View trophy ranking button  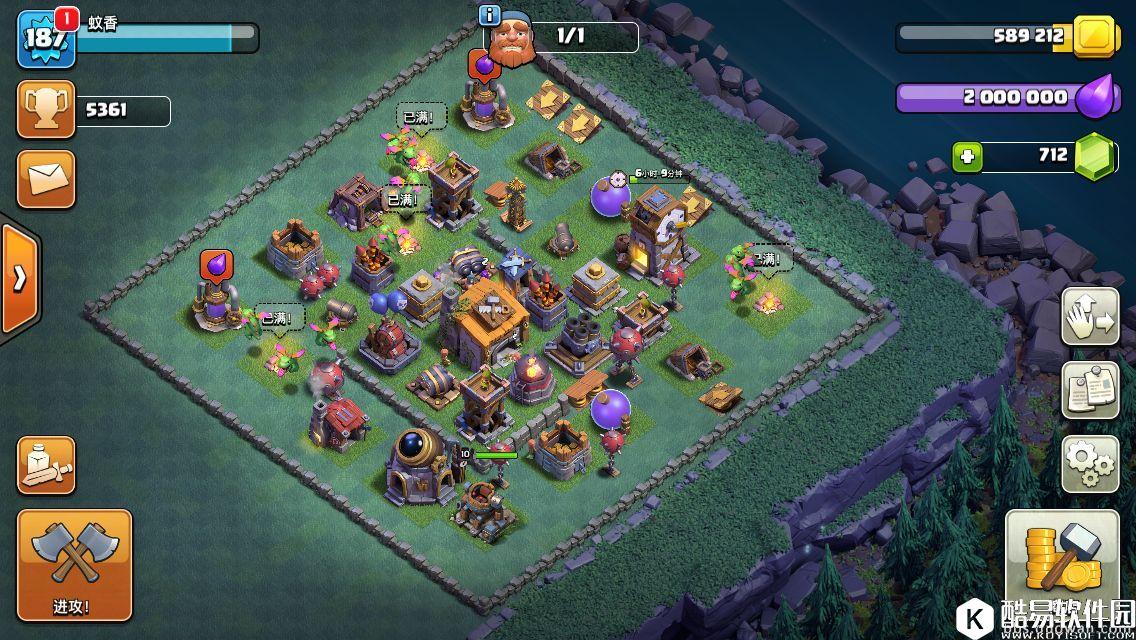click(x=46, y=110)
